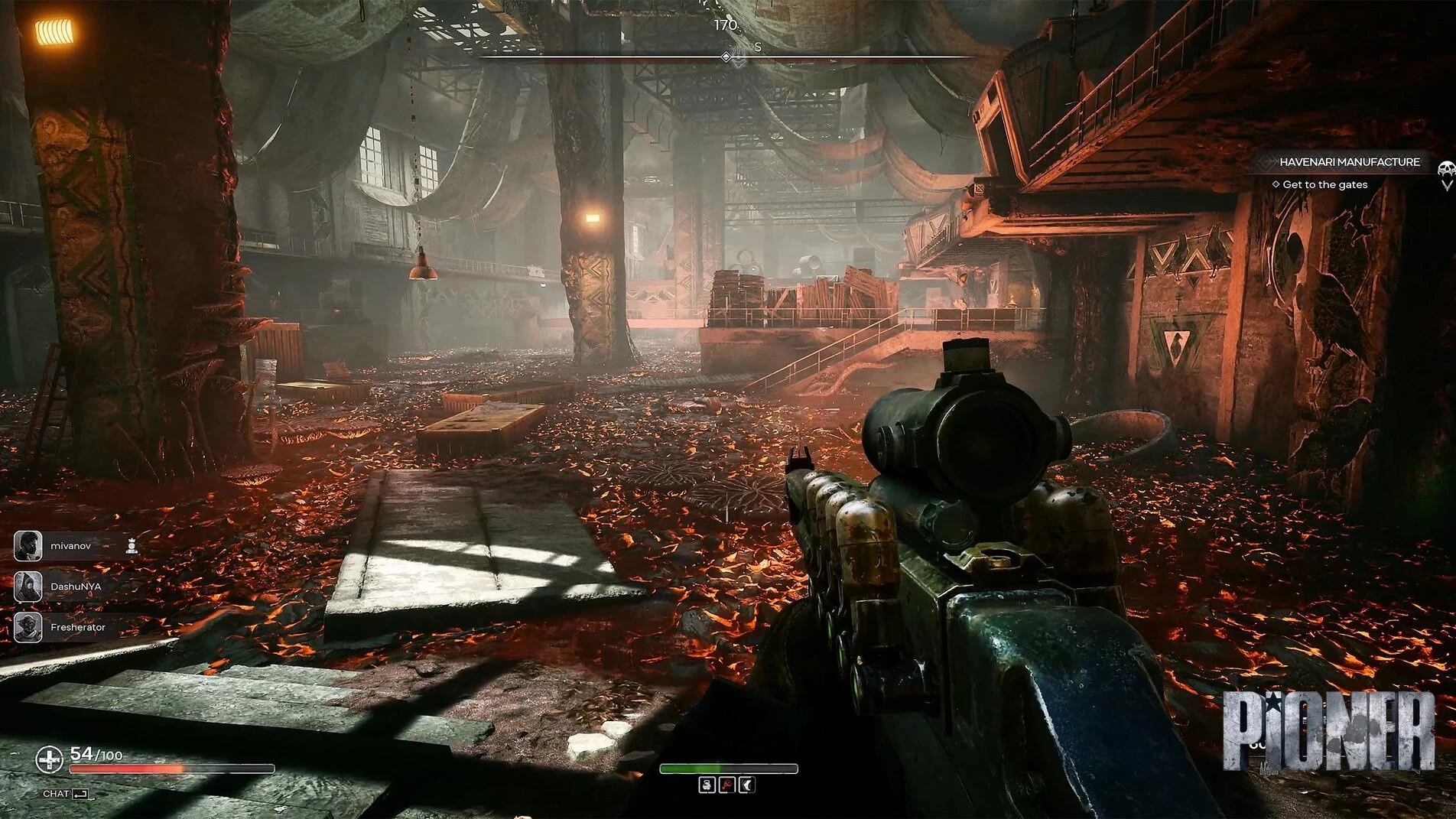This screenshot has width=1456, height=819.
Task: Click the medical cross health icon
Action: point(50,759)
